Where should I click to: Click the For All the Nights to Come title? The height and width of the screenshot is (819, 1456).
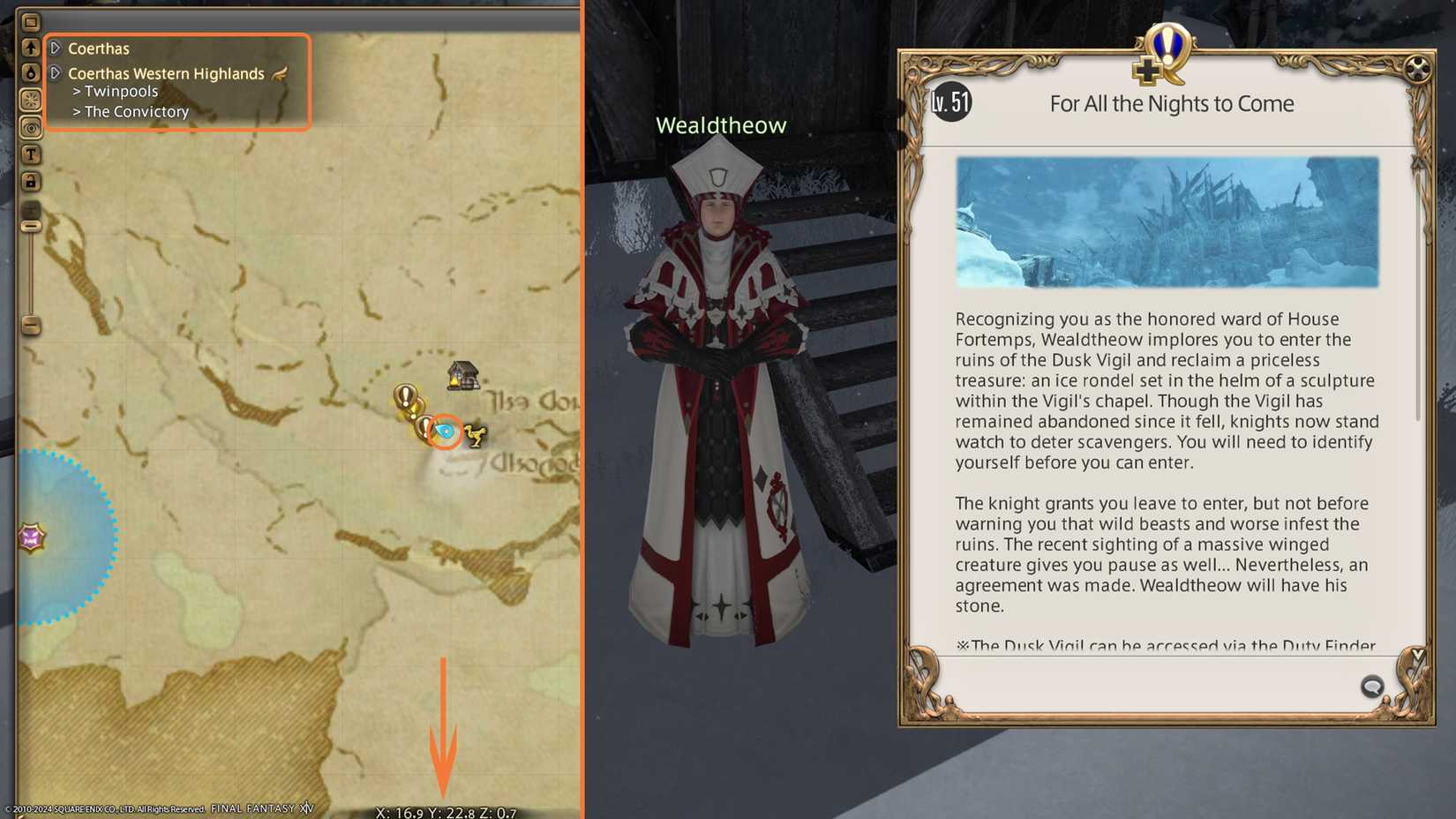[1170, 103]
